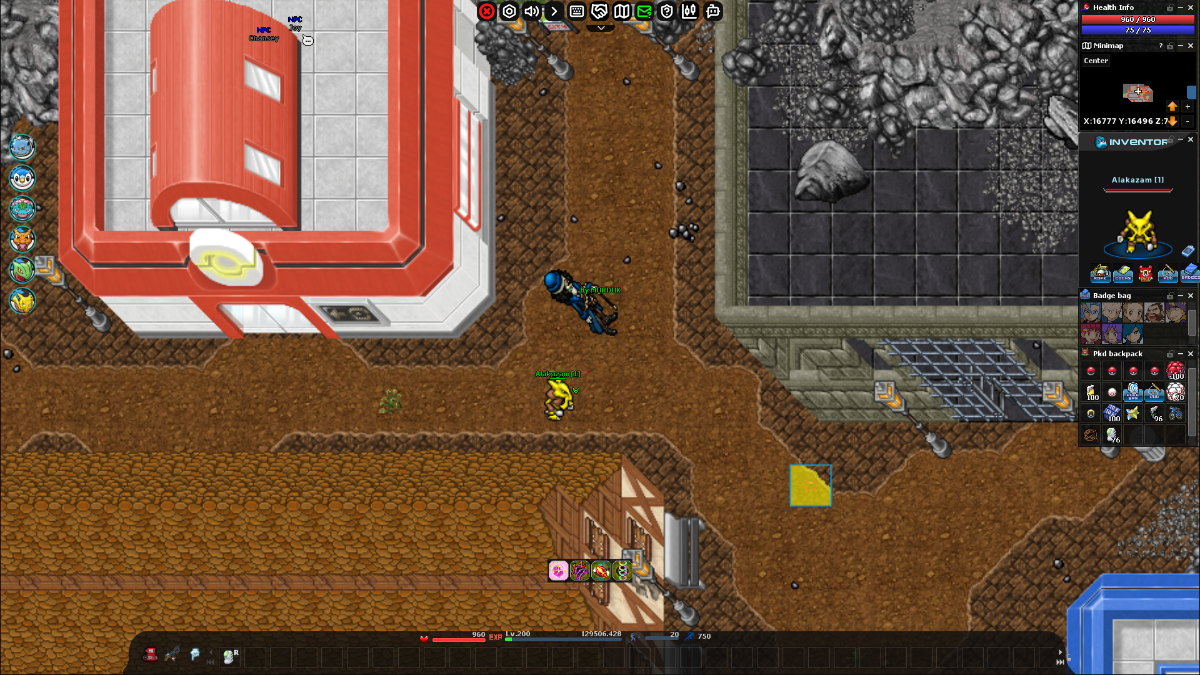Open the green mail envelope icon
This screenshot has height=675, width=1200.
click(644, 11)
